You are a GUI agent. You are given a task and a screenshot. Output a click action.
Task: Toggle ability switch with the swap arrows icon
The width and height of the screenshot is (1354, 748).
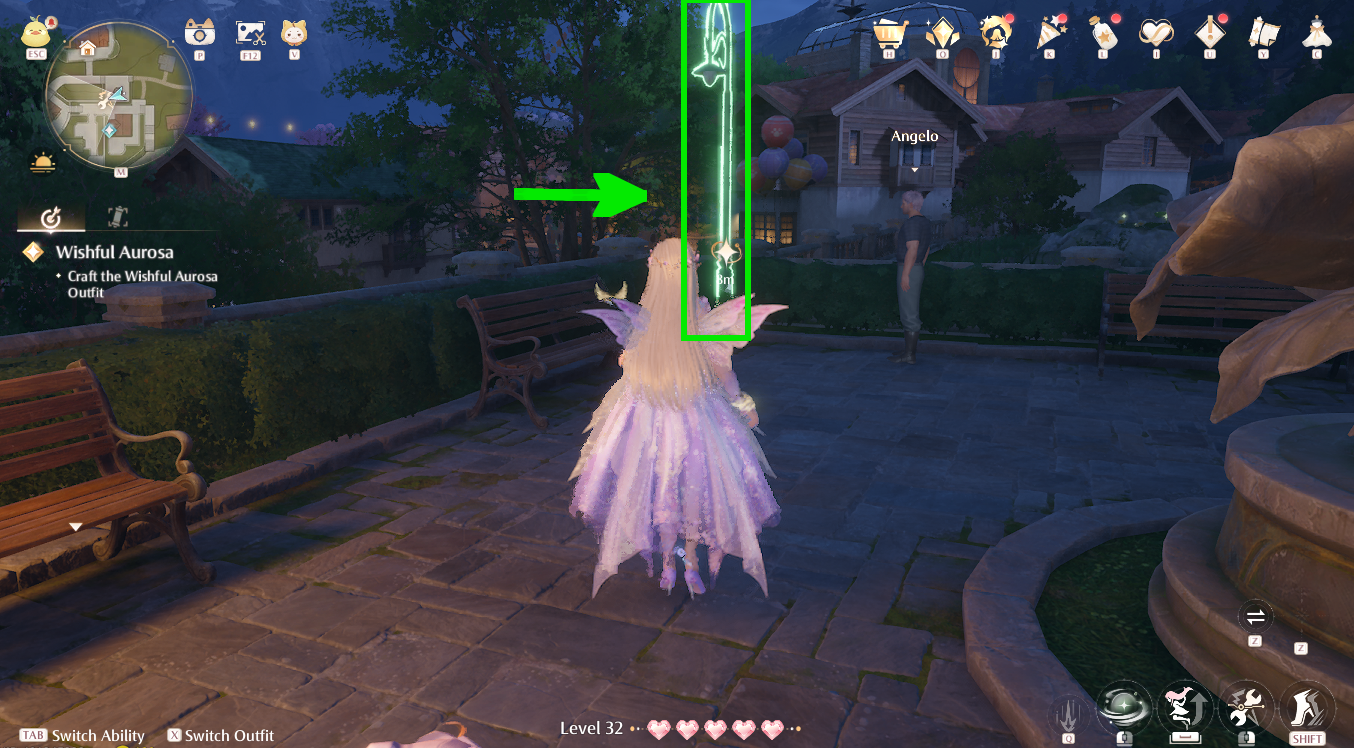click(x=1255, y=617)
